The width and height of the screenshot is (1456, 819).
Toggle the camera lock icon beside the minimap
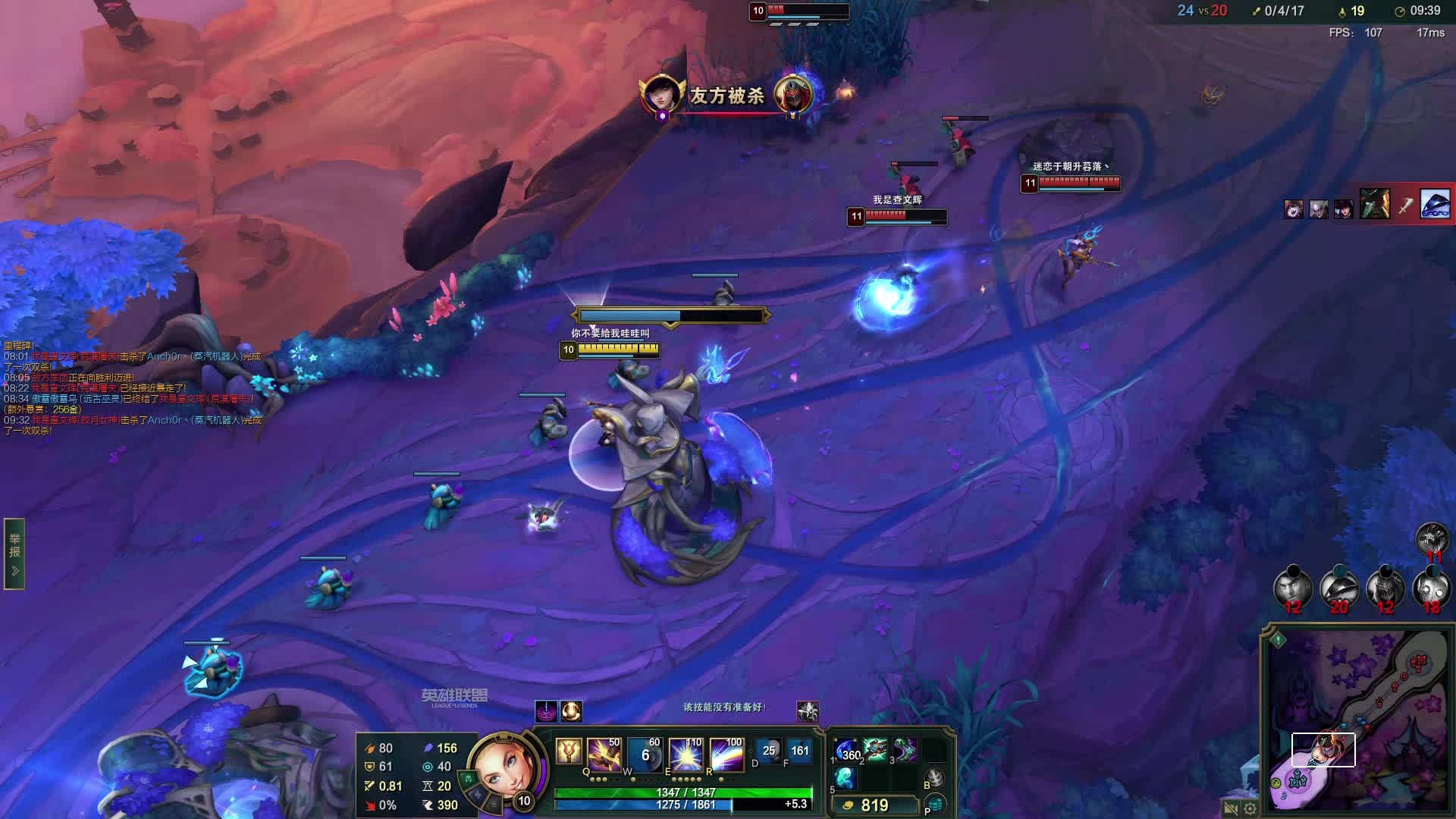click(x=1231, y=808)
